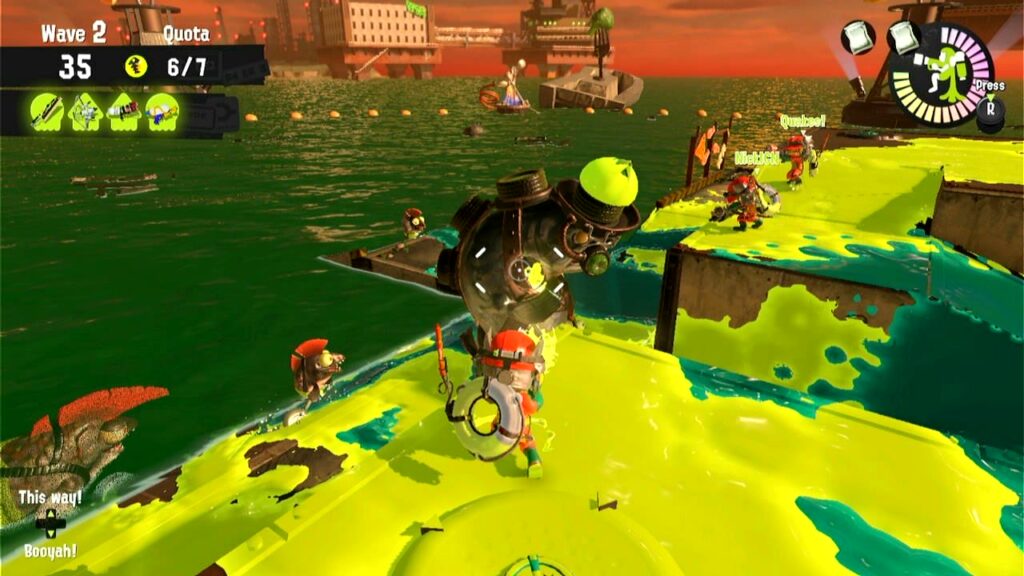Screen dimensions: 1024x576
Task: Send the "This way!" signal
Action: [50, 497]
